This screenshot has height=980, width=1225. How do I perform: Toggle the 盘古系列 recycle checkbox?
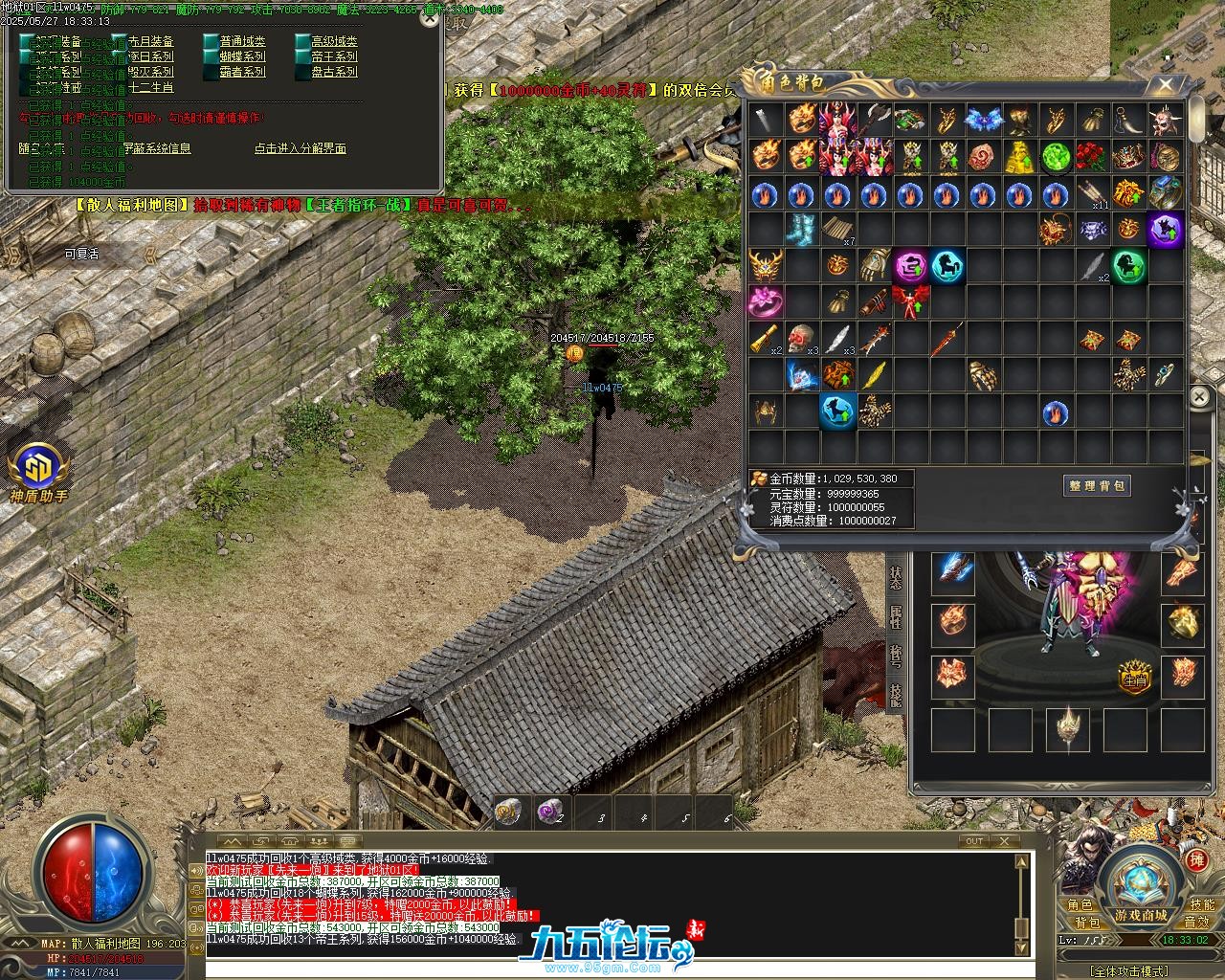tap(302, 72)
